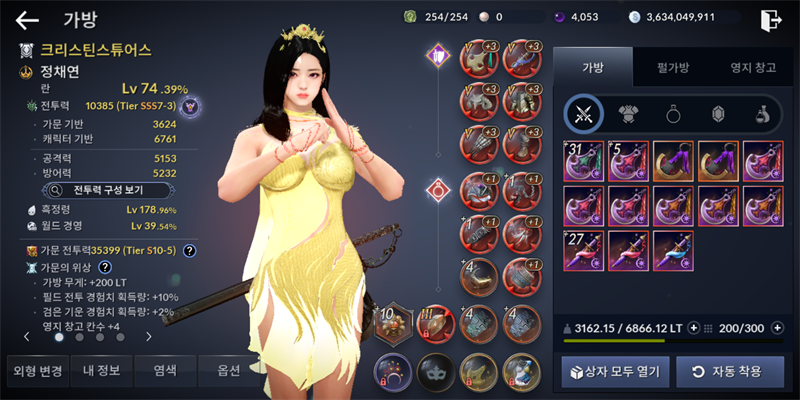
Task: Filter bag by ring accessory category
Action: tap(673, 114)
